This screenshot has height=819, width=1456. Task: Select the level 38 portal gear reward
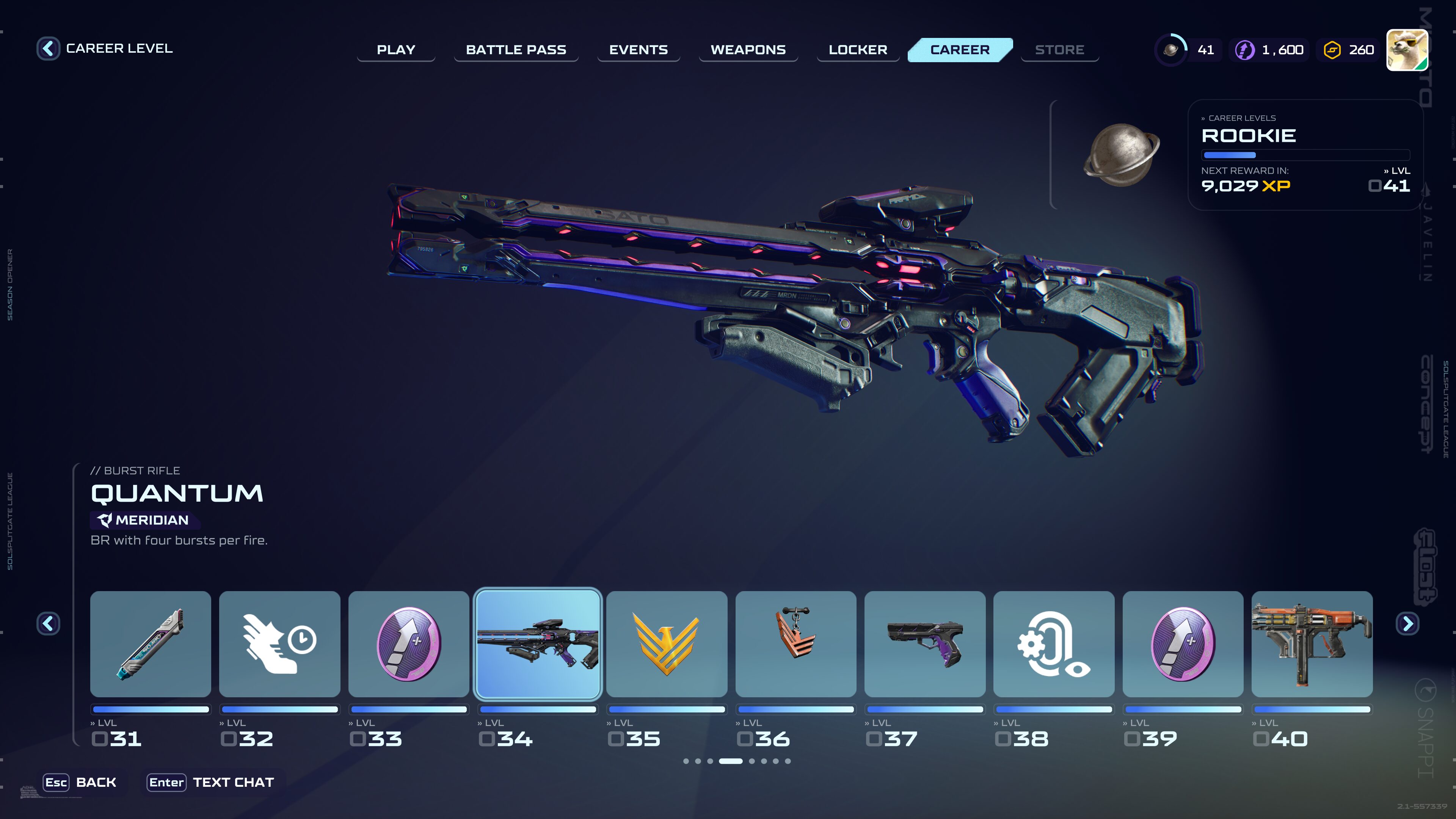tap(1054, 644)
